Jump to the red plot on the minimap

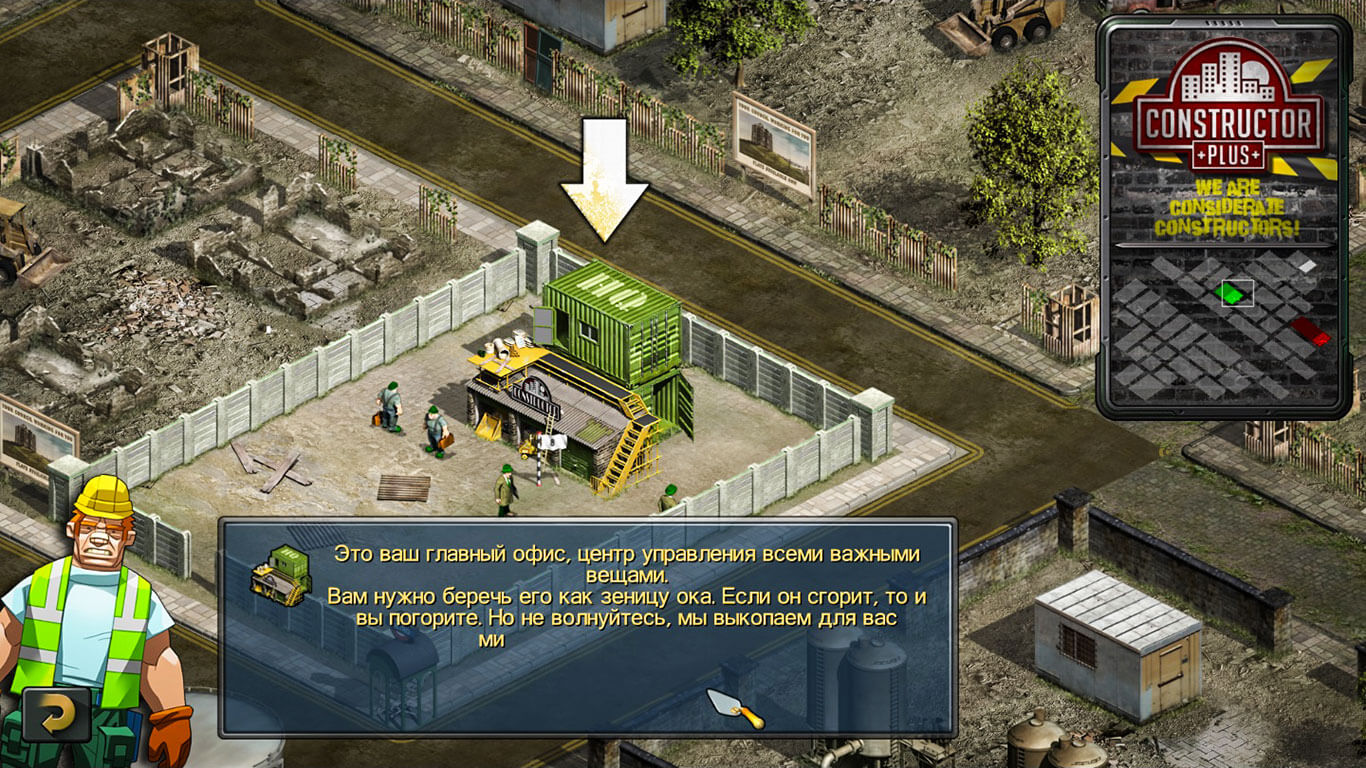(1310, 331)
